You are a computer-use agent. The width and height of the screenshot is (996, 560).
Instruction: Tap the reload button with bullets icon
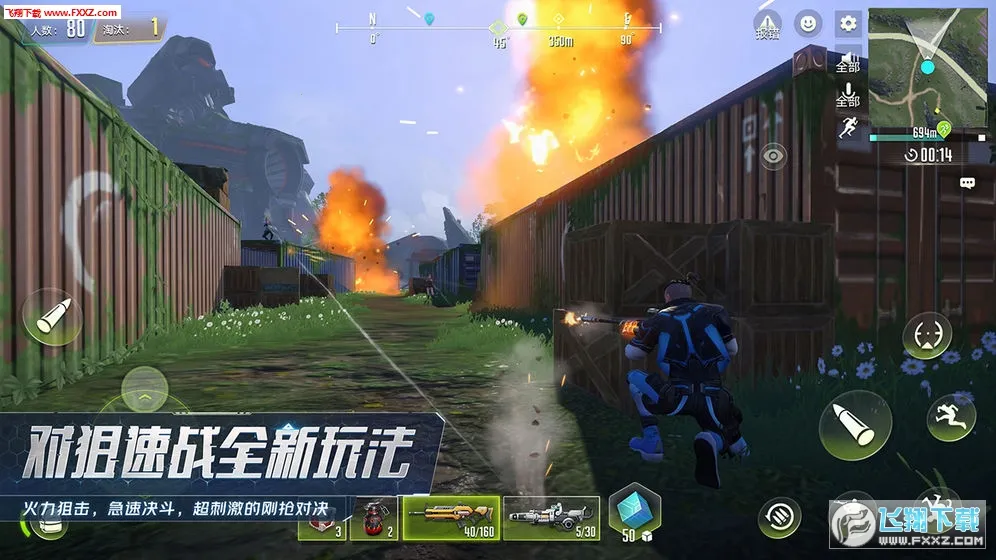pyautogui.click(x=778, y=516)
